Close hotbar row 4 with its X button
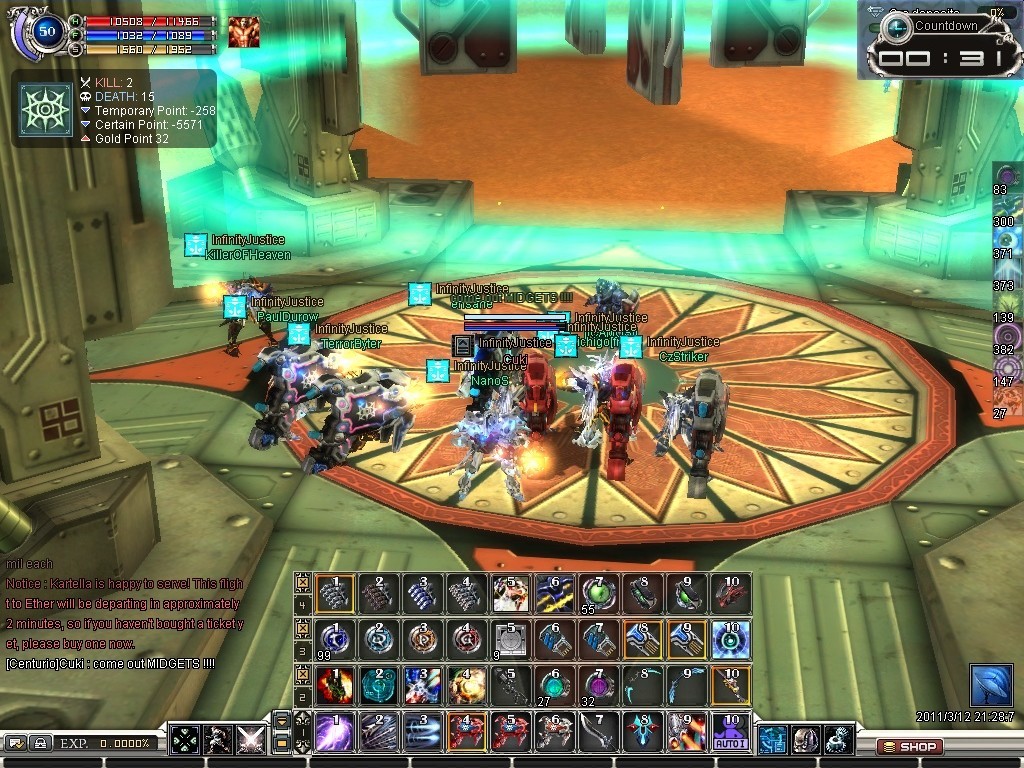The width and height of the screenshot is (1024, 768). pyautogui.click(x=302, y=580)
